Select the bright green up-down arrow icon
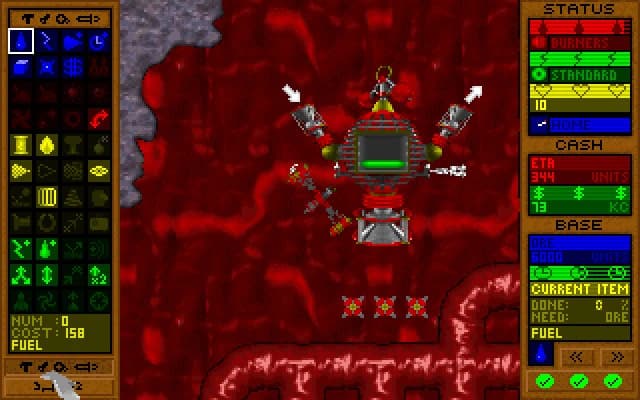This screenshot has width=640, height=400. 47,275
